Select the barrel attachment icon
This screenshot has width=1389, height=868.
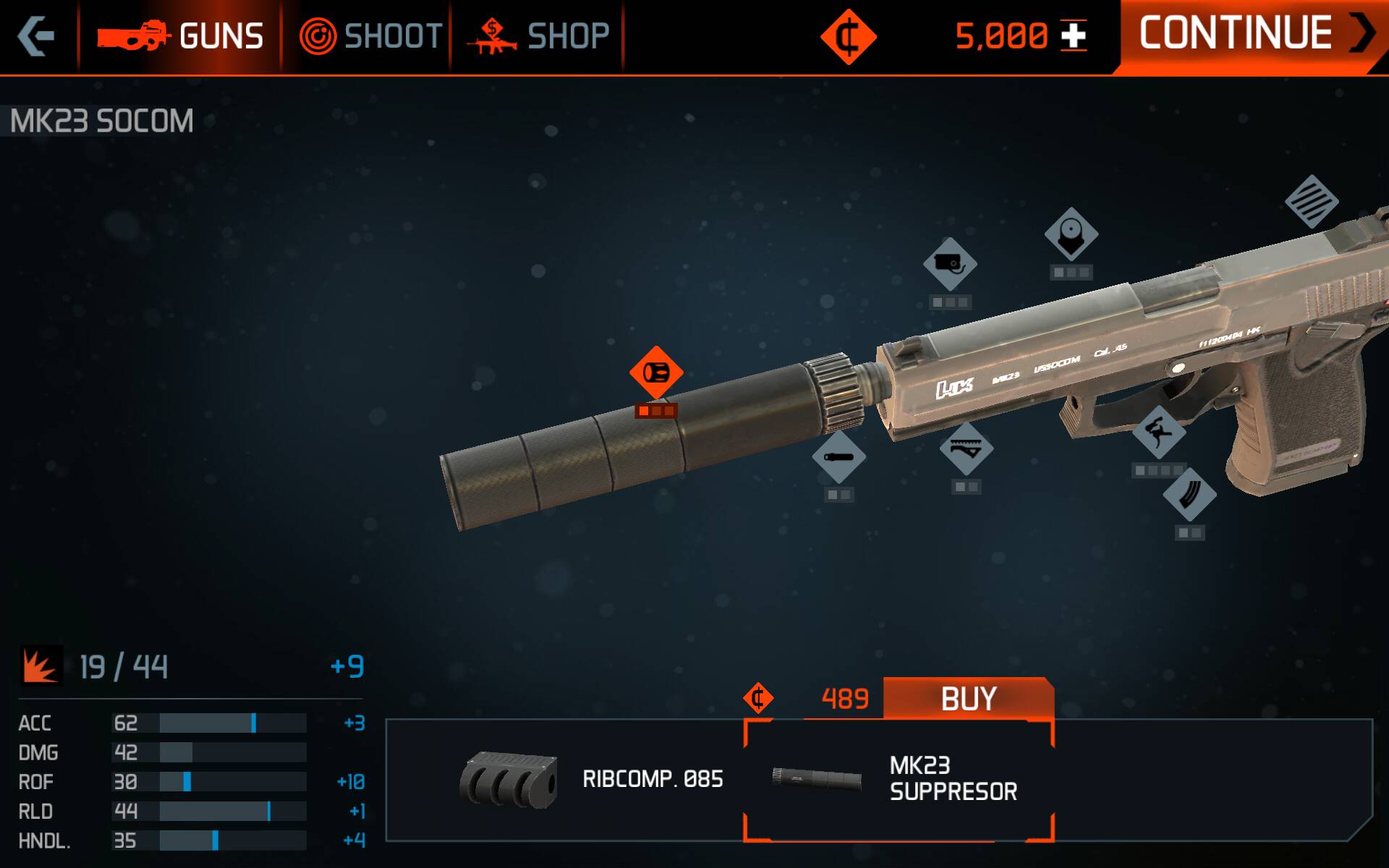coord(838,457)
